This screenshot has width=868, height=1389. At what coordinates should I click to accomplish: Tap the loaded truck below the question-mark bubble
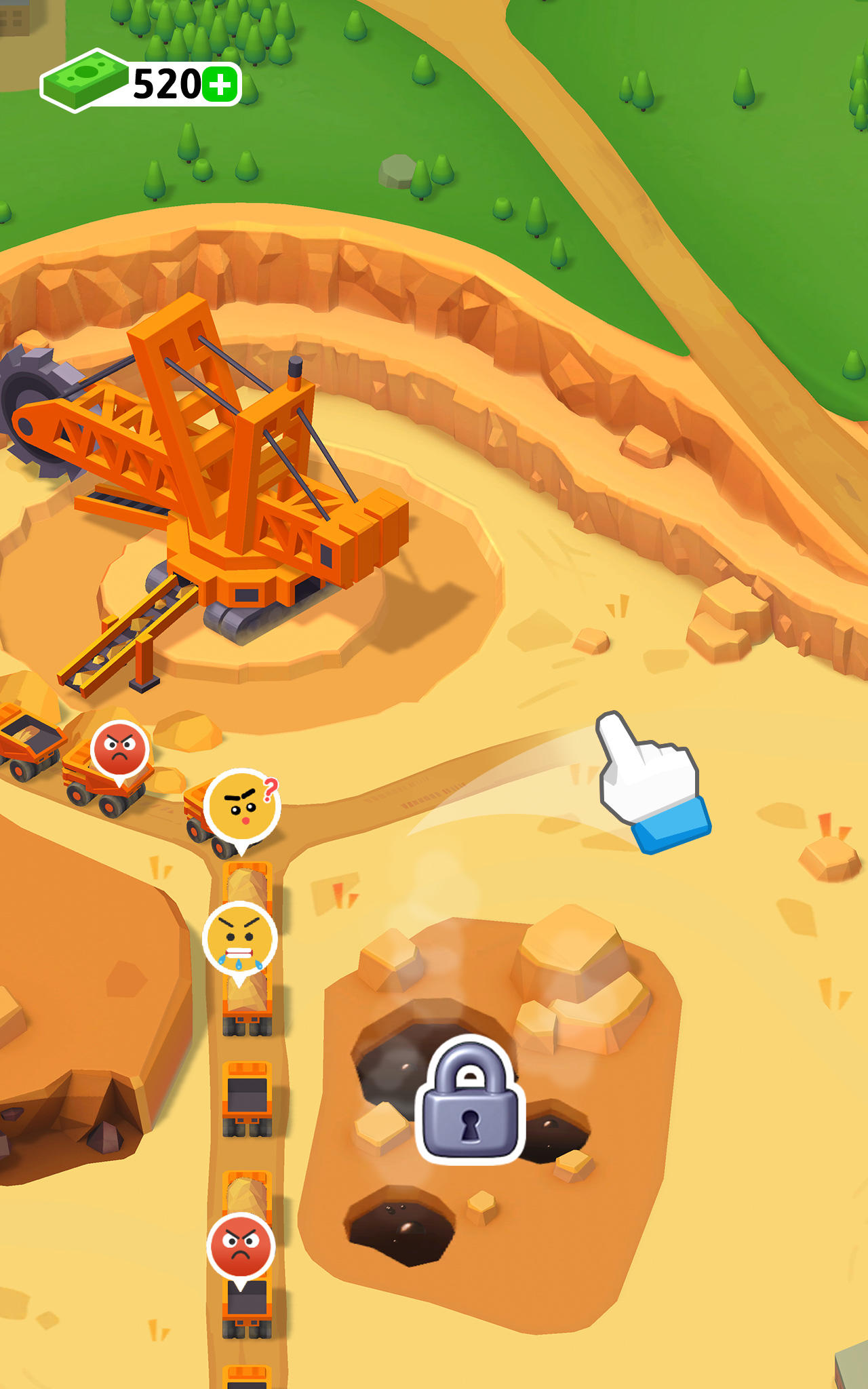(x=248, y=882)
